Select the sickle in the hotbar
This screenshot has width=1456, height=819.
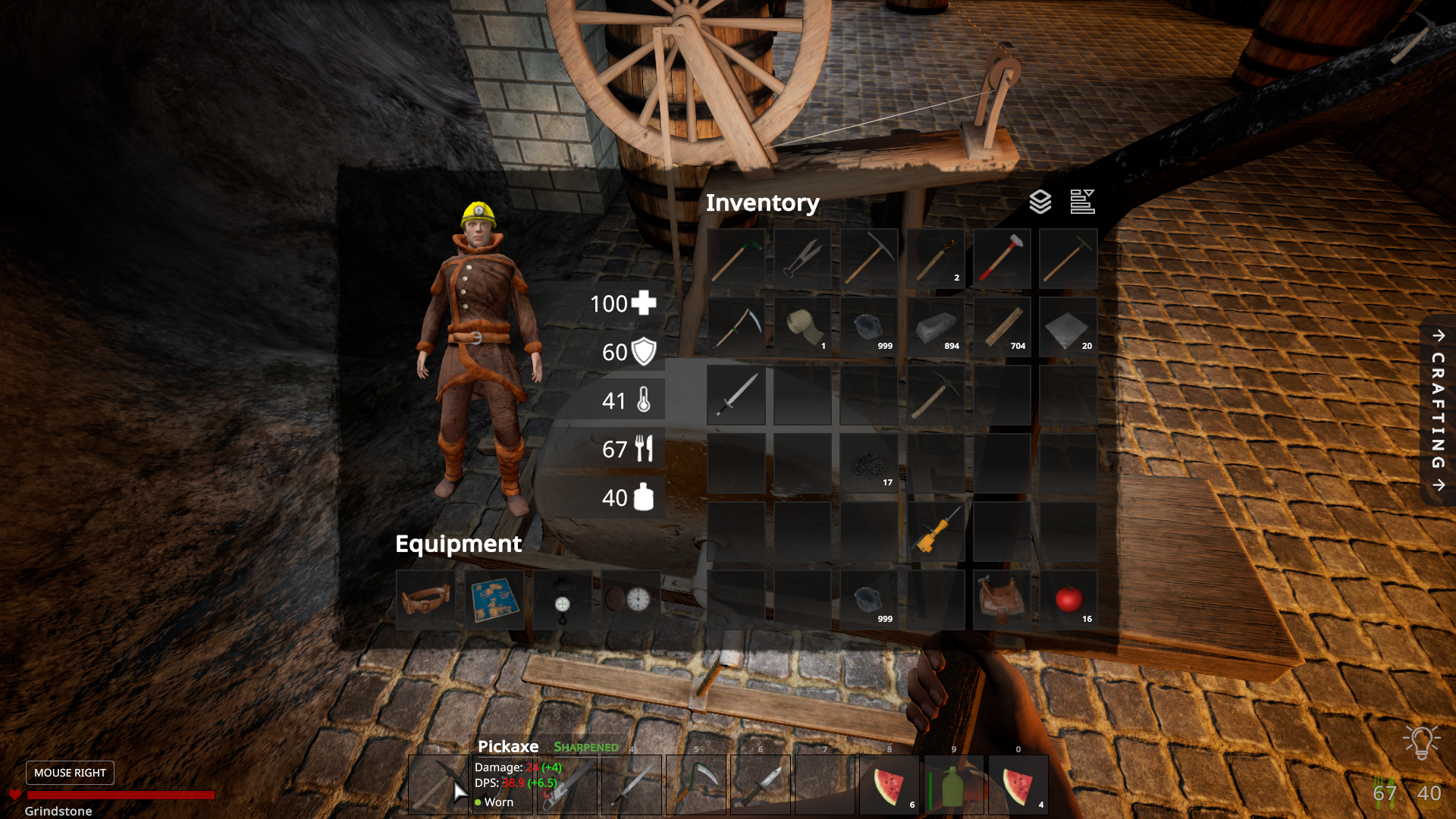click(x=695, y=785)
